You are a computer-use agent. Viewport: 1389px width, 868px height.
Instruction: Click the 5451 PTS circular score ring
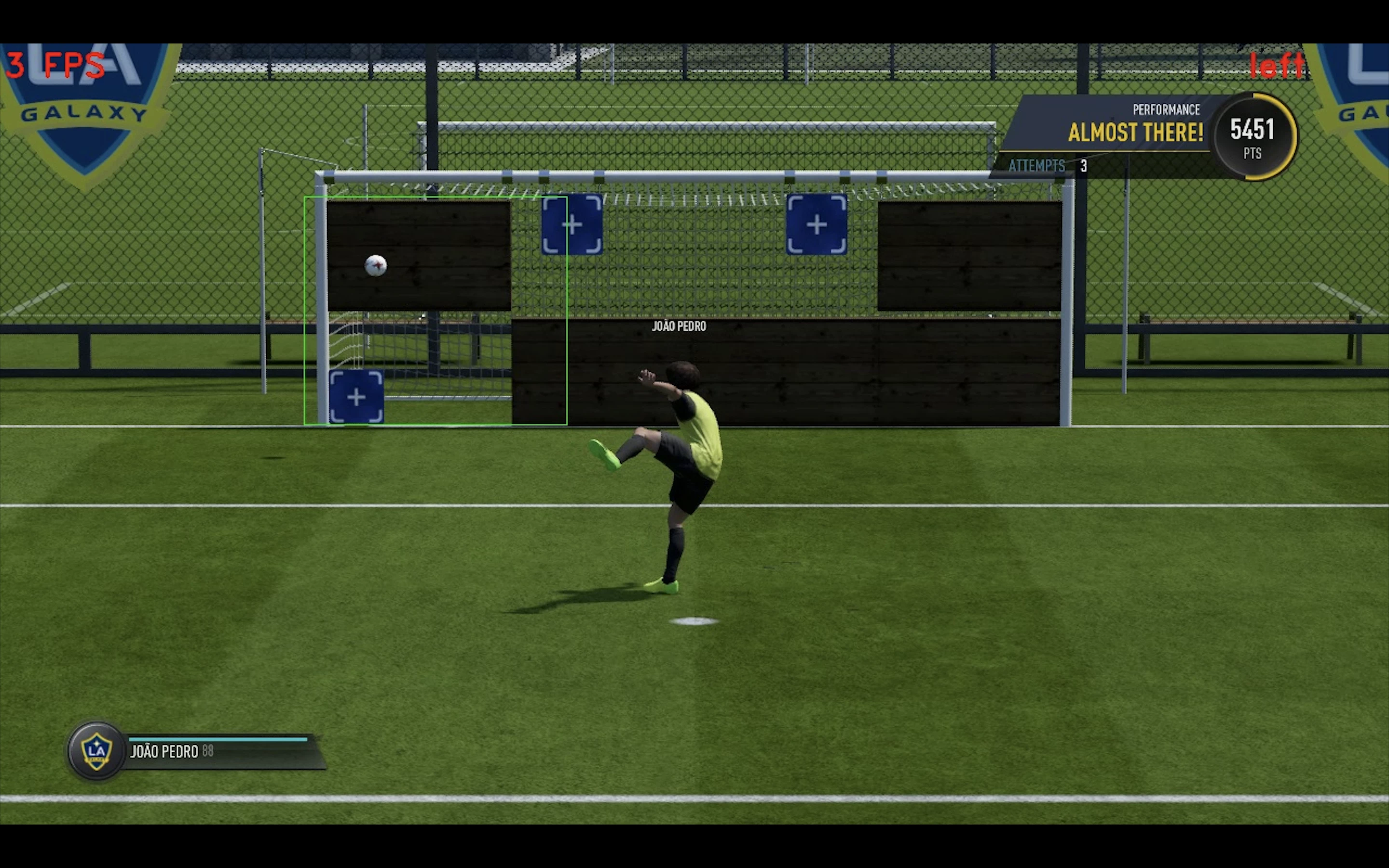(x=1253, y=136)
